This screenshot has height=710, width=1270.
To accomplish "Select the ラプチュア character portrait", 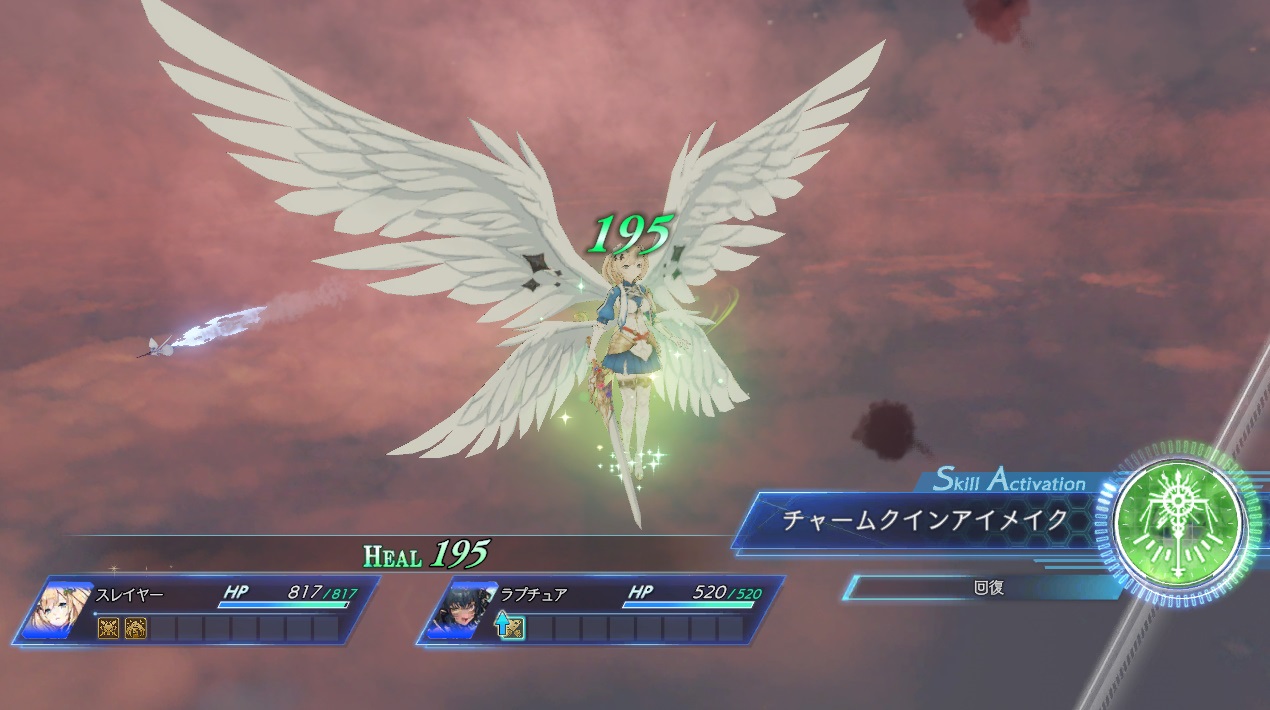I will click(456, 608).
